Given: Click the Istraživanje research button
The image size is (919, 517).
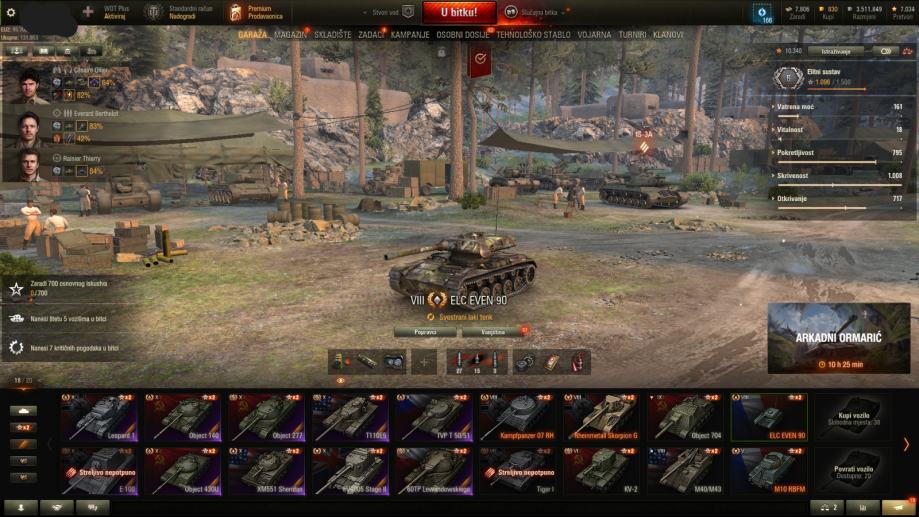Looking at the screenshot, I should pos(836,50).
